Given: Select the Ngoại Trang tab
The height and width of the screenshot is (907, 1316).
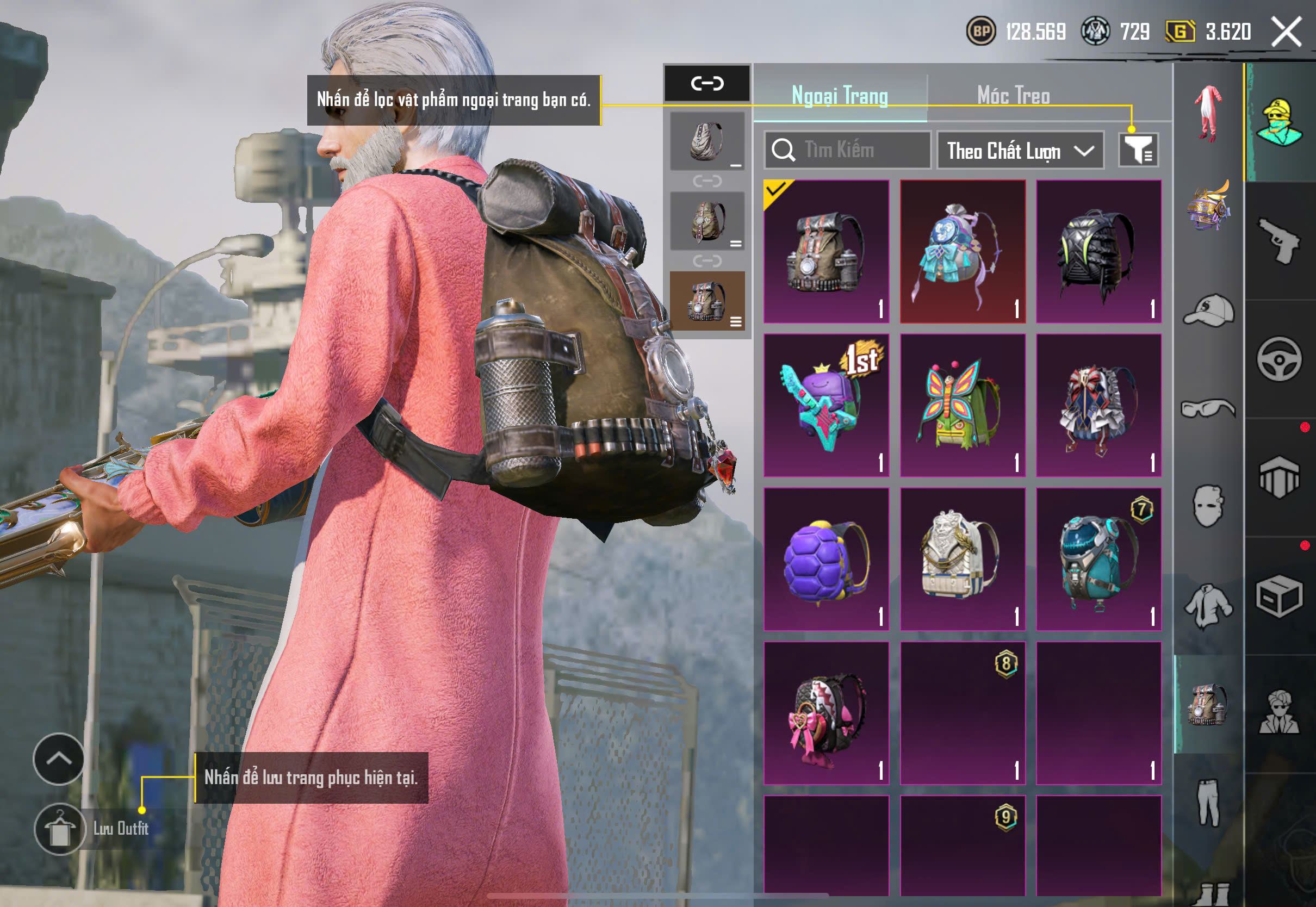Looking at the screenshot, I should coord(839,96).
